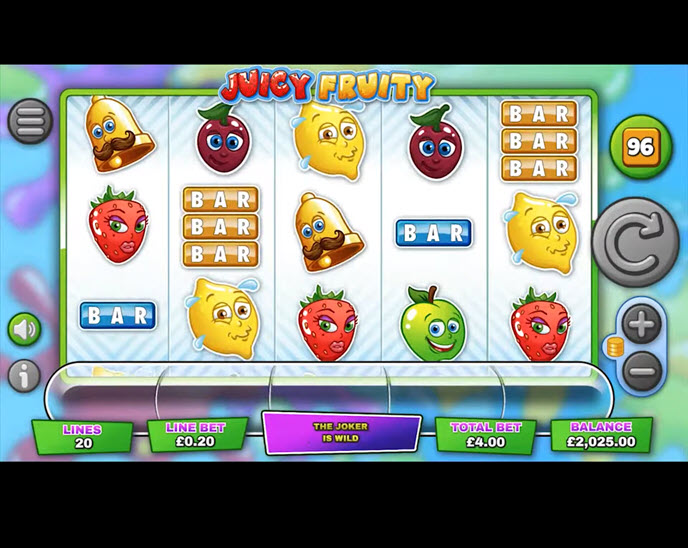Open the info paytable button
This screenshot has height=548, width=688.
point(24,375)
